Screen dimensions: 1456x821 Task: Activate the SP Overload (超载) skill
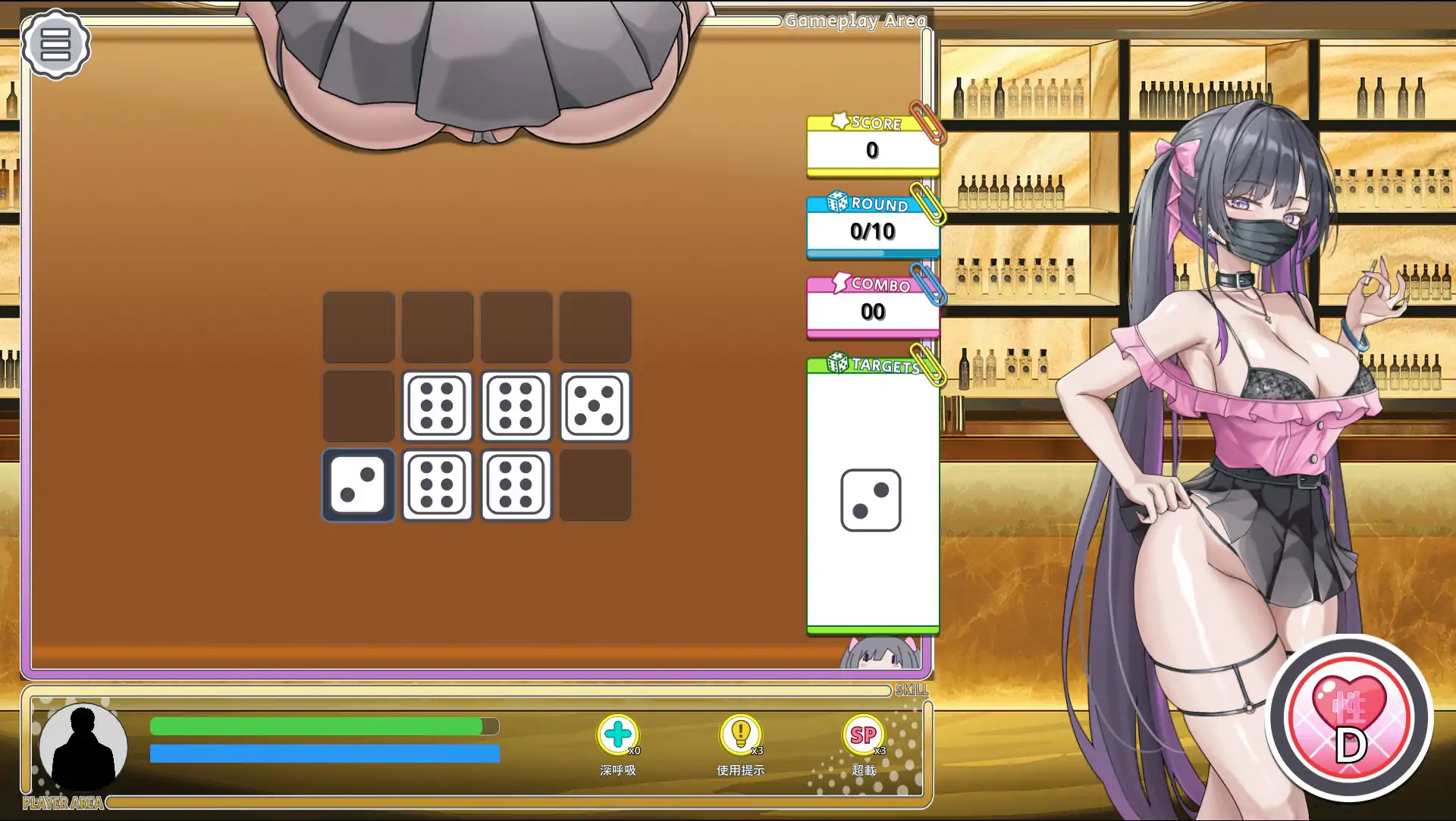pyautogui.click(x=862, y=734)
